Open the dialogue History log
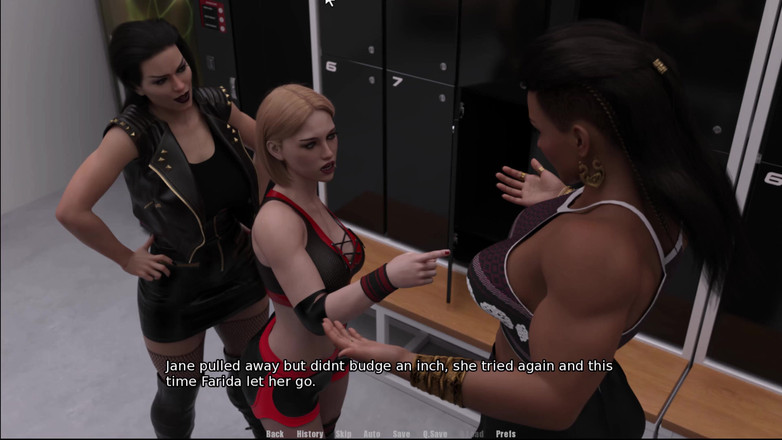 pos(310,434)
